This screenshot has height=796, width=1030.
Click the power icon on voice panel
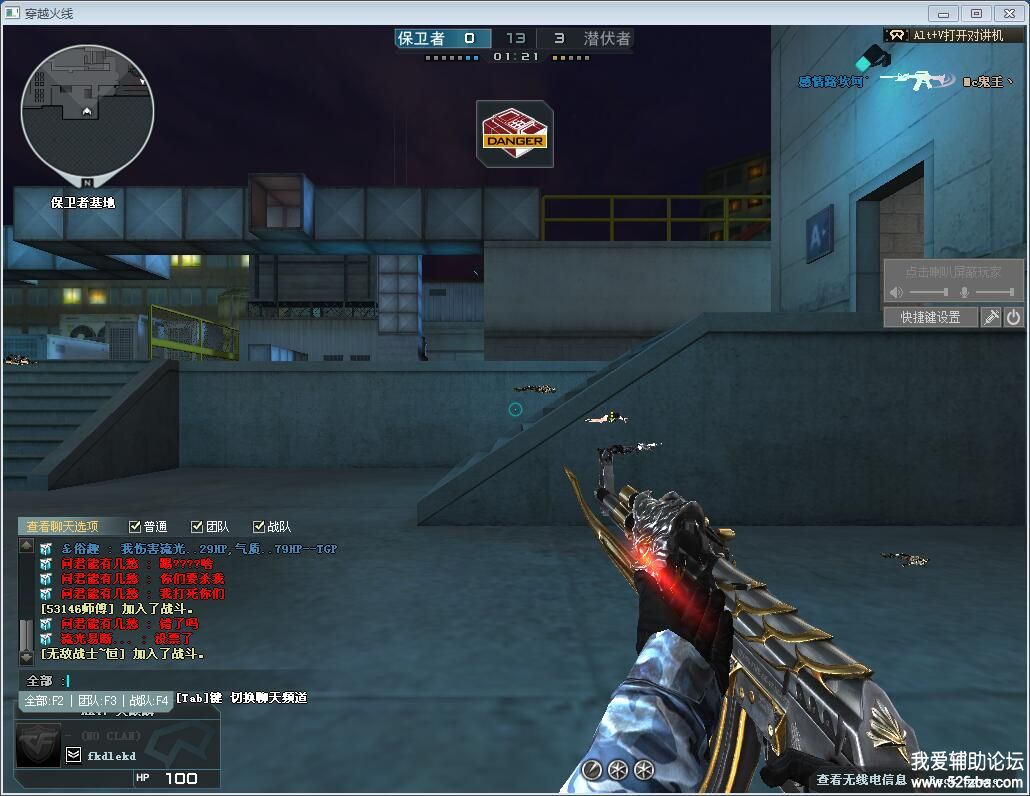pyautogui.click(x=1013, y=317)
